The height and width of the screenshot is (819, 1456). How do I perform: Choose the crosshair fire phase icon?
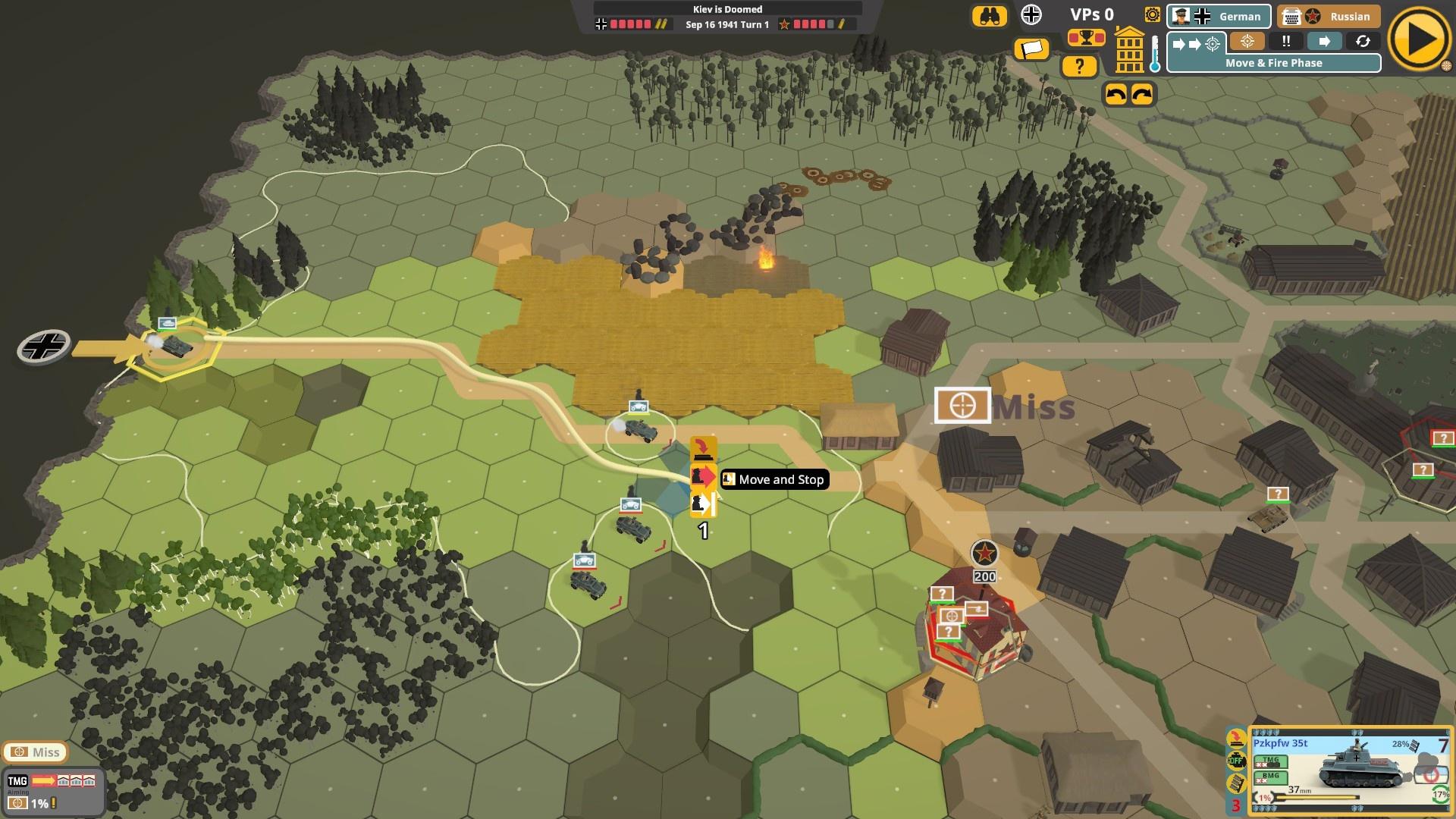click(x=1247, y=42)
